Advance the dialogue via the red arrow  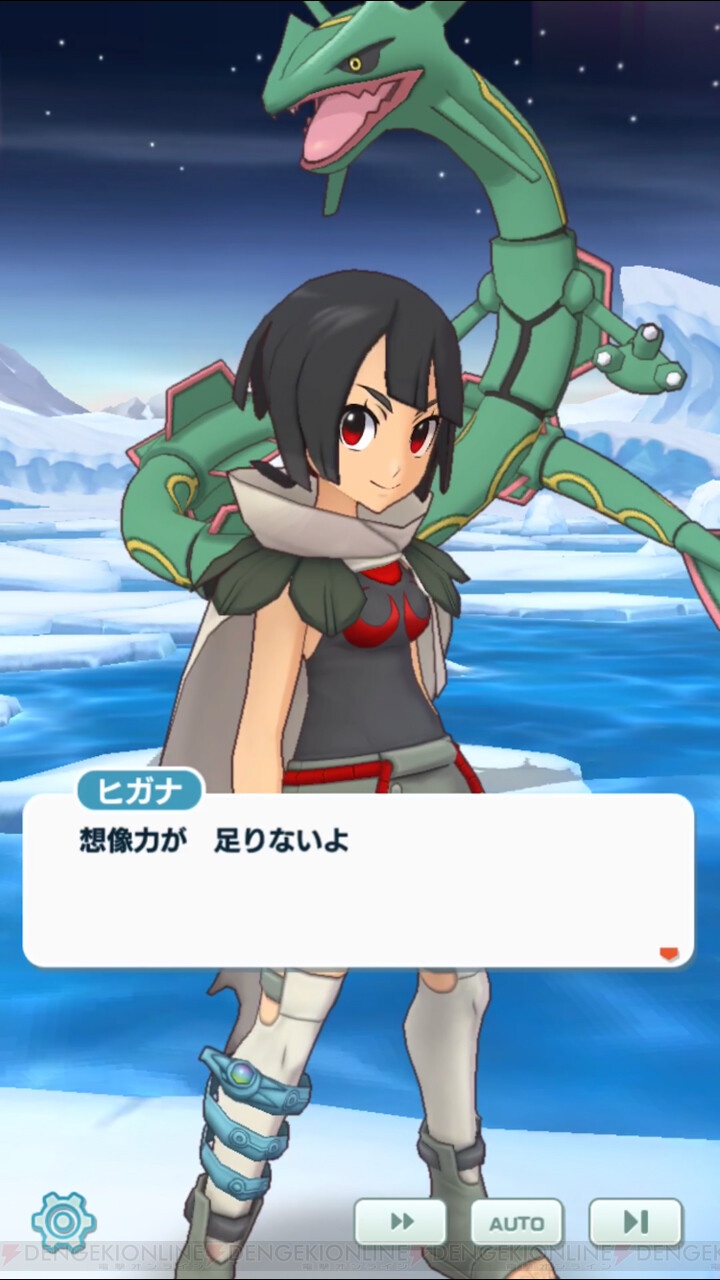click(x=669, y=953)
